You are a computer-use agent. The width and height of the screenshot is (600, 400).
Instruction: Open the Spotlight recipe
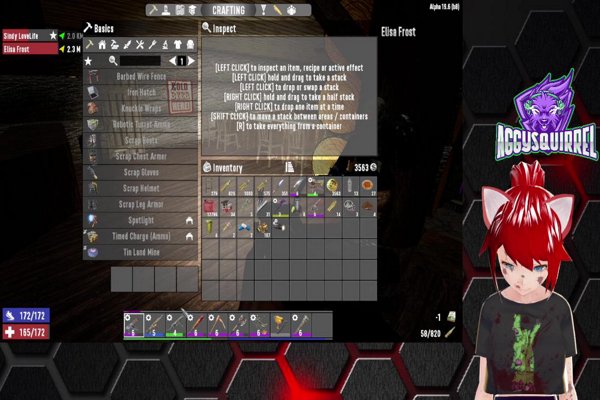(140, 220)
